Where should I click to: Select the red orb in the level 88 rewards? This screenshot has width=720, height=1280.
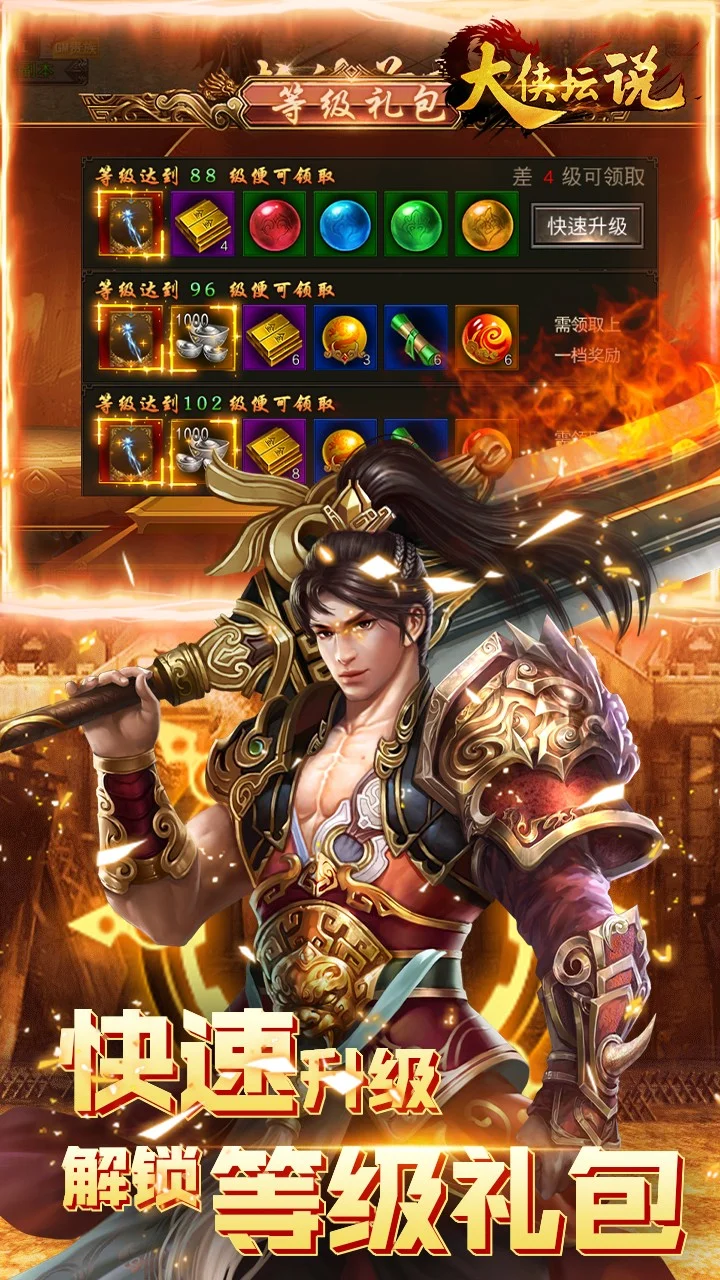click(x=275, y=224)
